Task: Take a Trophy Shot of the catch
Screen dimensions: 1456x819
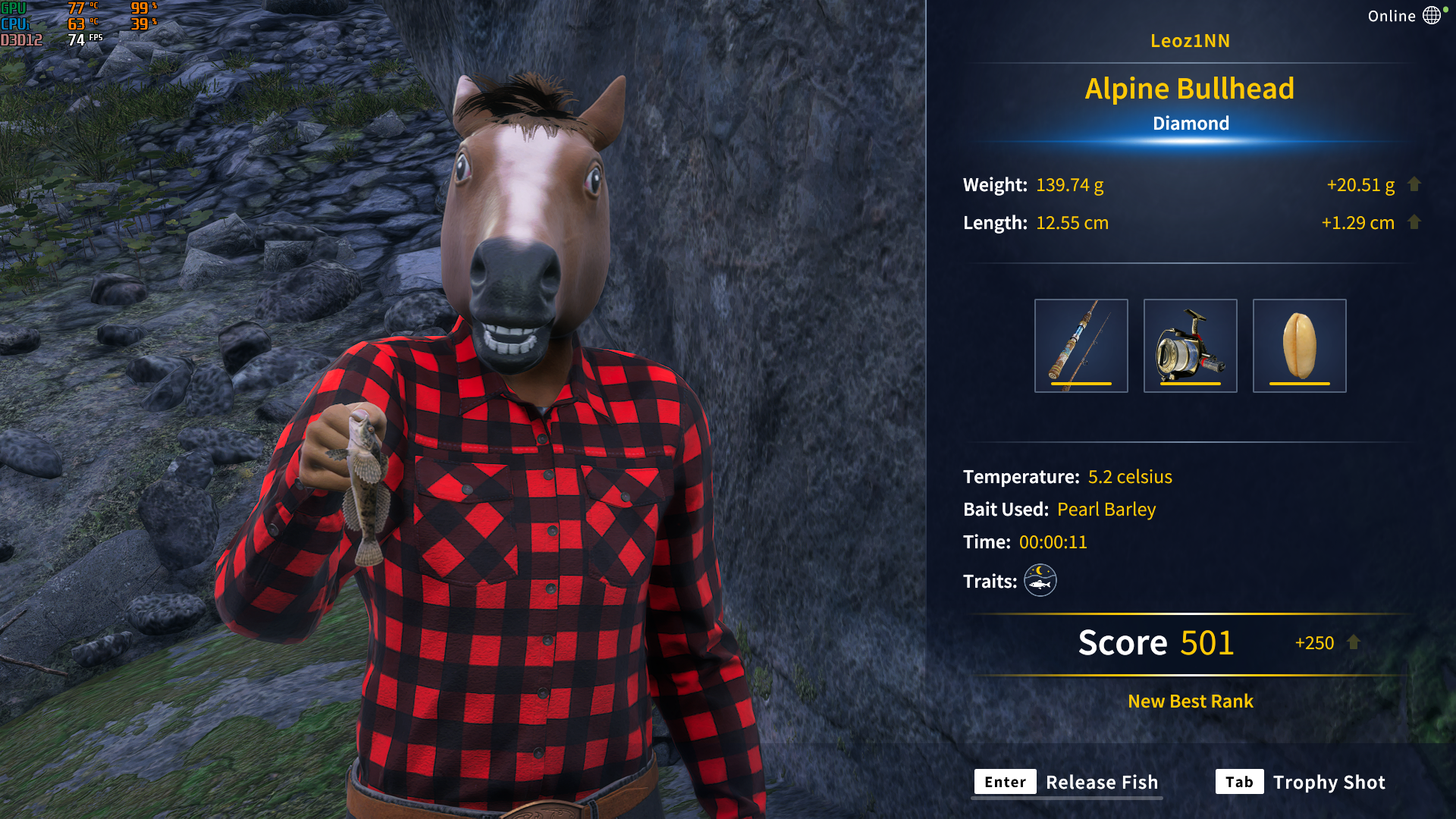Action: 1301,782
